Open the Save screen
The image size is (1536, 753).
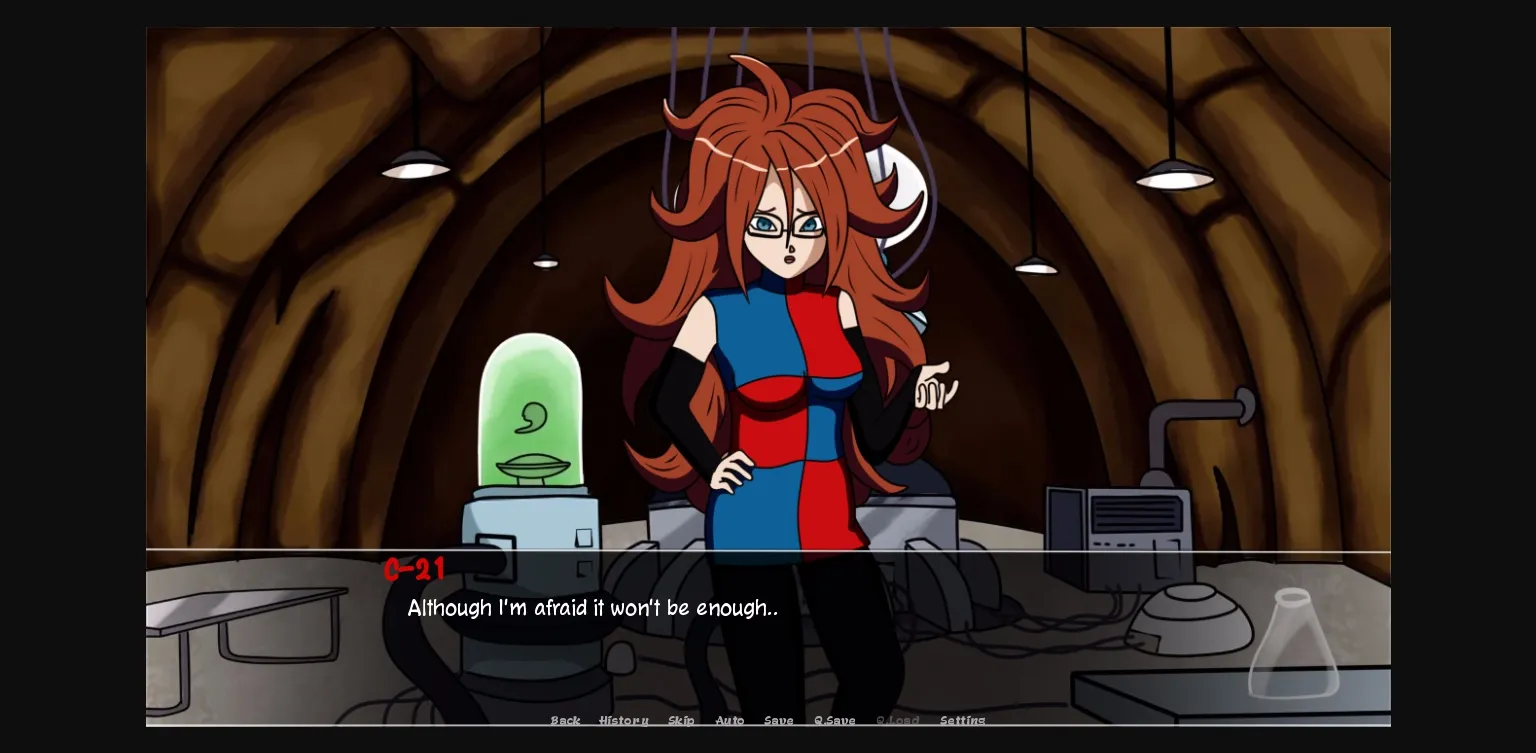point(779,720)
